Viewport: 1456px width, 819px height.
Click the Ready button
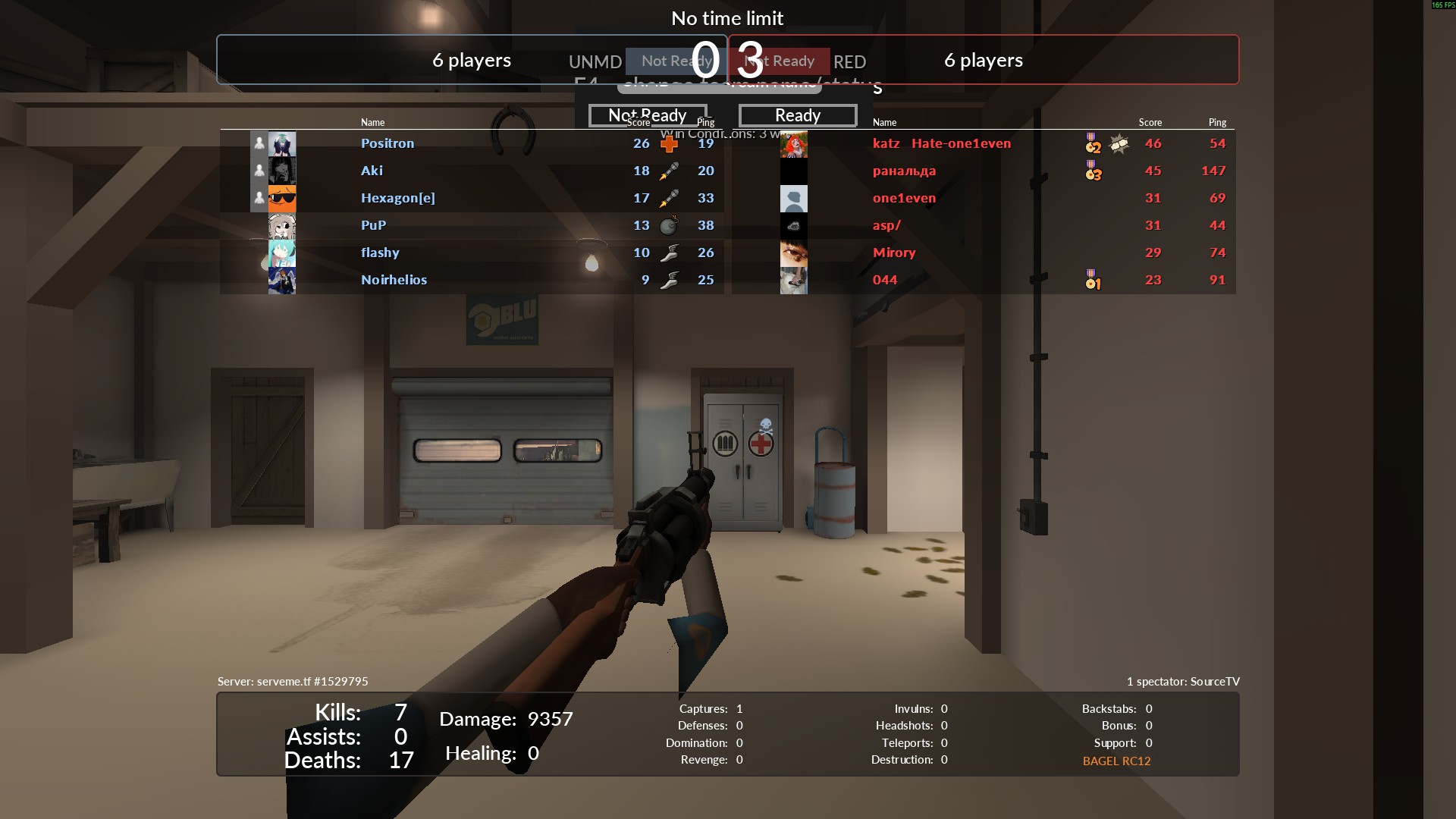tap(798, 115)
